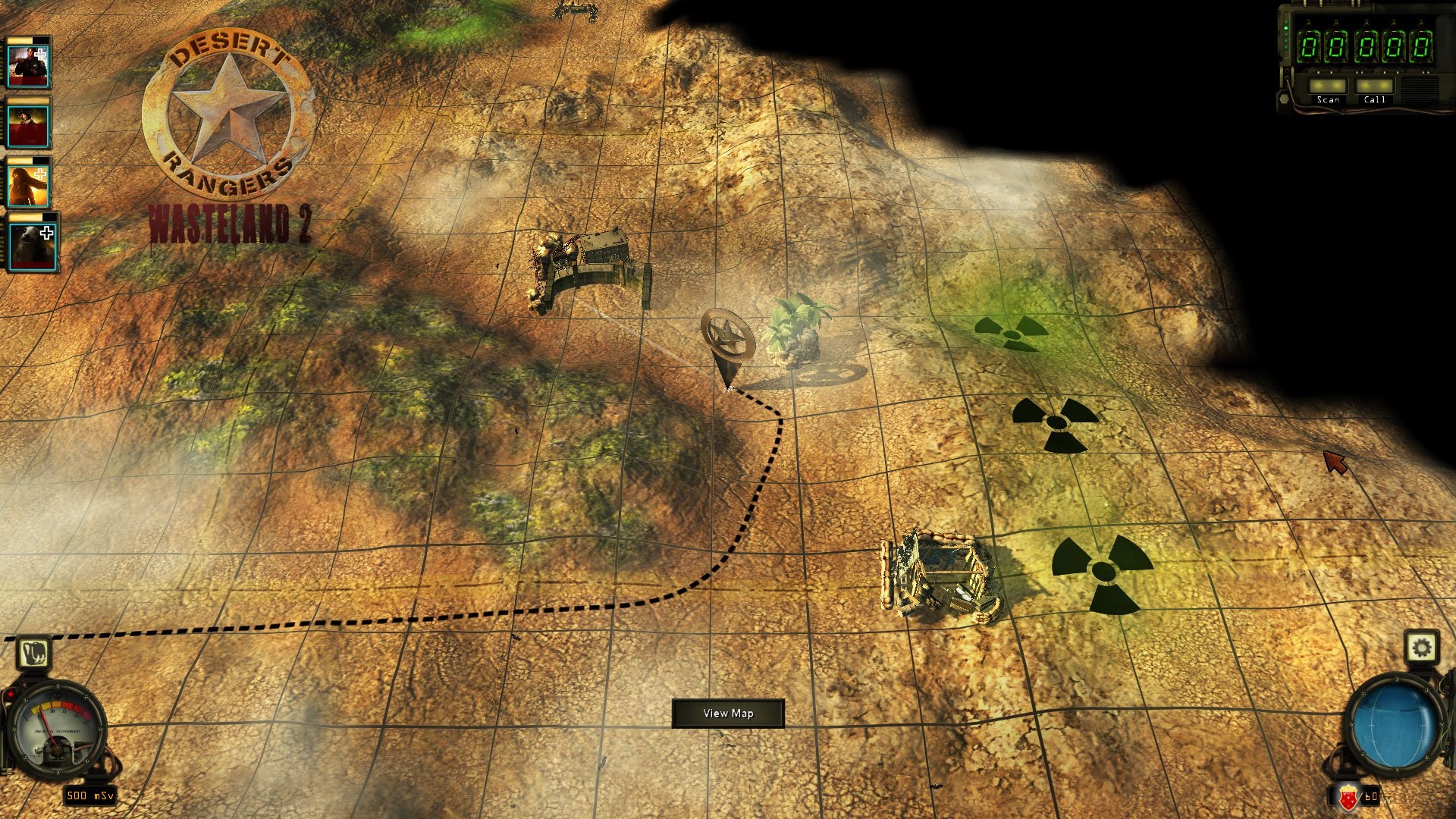This screenshot has height=819, width=1456.
Task: Open settings via the gear icon
Action: point(1421,648)
